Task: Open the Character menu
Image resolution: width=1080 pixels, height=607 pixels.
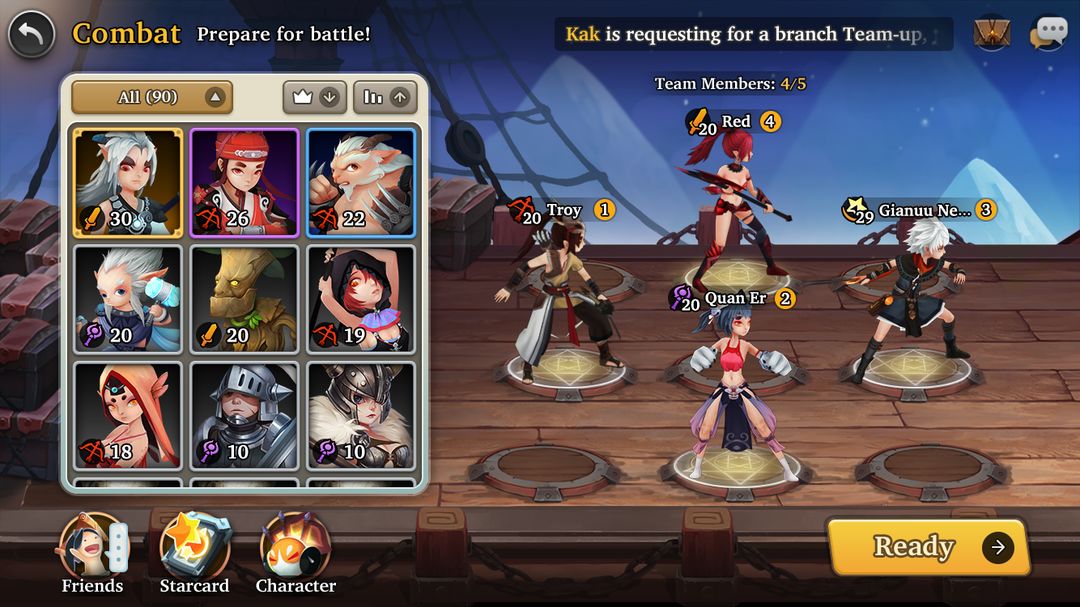Action: [x=296, y=554]
